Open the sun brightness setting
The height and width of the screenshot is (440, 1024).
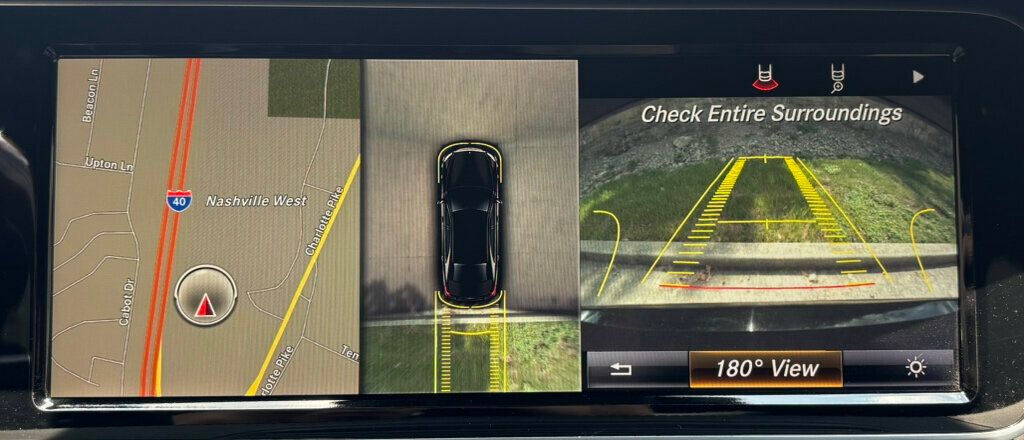point(915,368)
